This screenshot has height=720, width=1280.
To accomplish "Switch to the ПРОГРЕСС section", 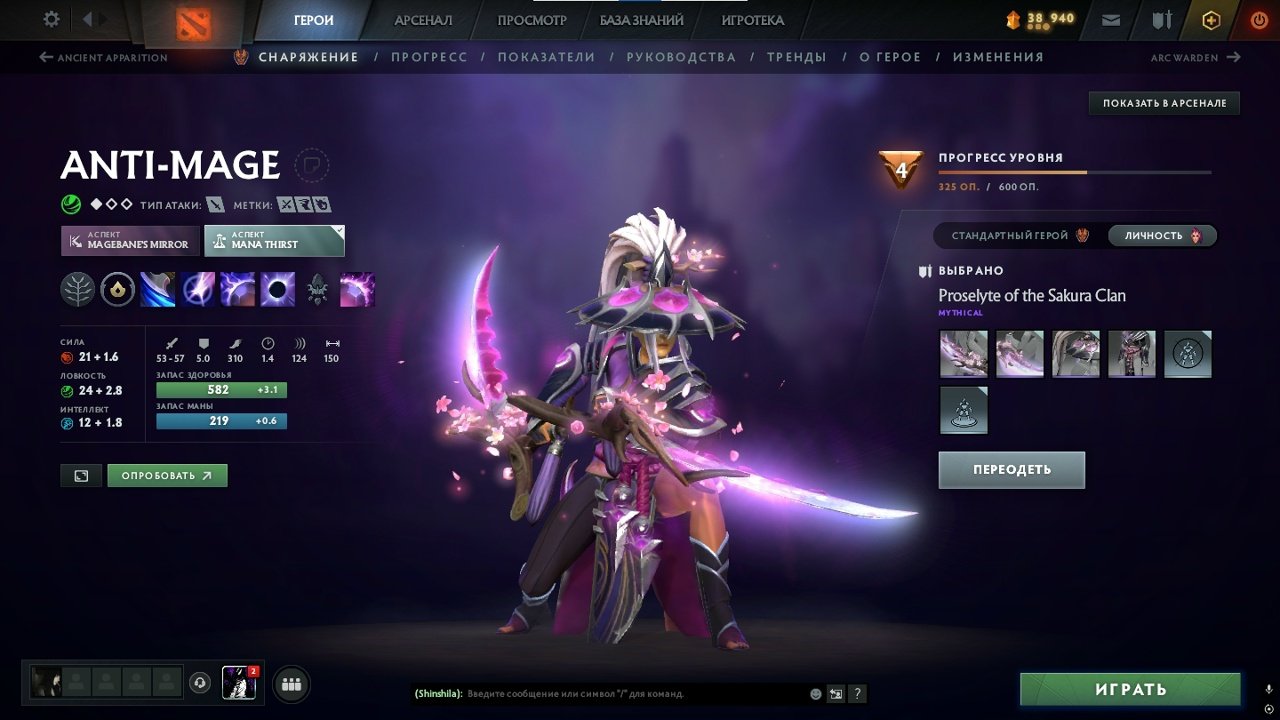I will click(x=430, y=57).
